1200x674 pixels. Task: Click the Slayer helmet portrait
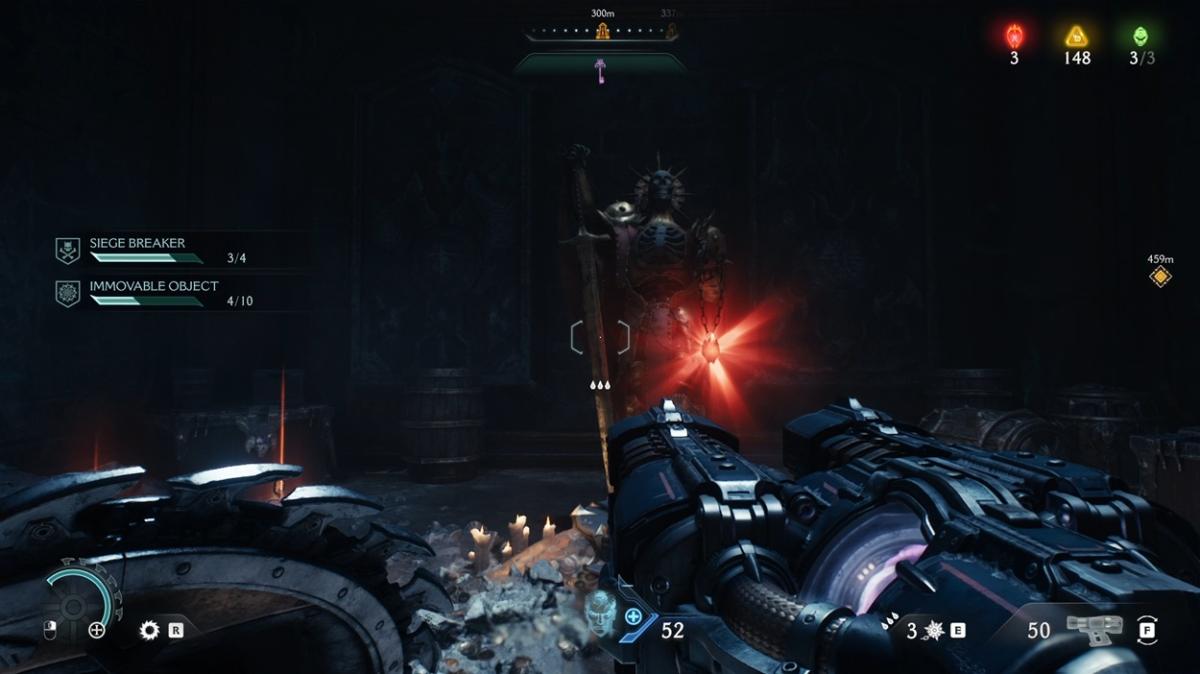point(601,611)
